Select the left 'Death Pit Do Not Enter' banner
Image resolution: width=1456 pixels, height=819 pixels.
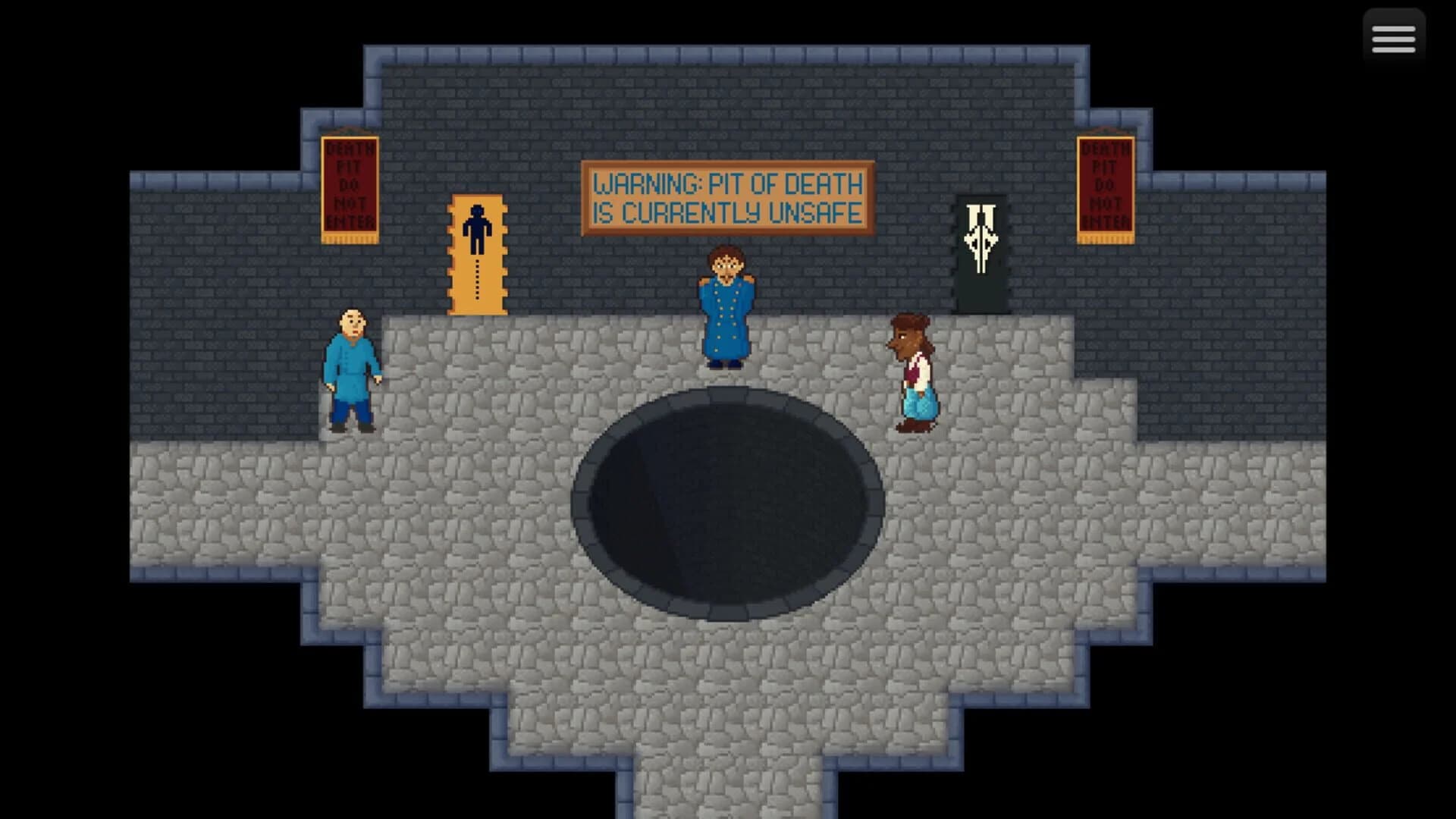[x=351, y=190]
